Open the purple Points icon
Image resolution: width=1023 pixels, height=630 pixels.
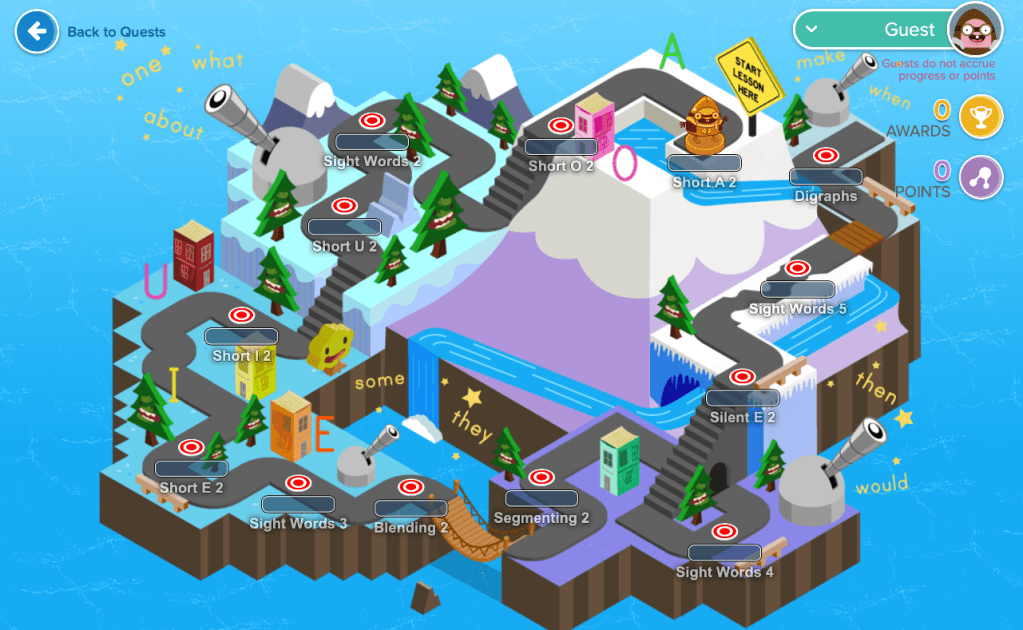coord(980,179)
